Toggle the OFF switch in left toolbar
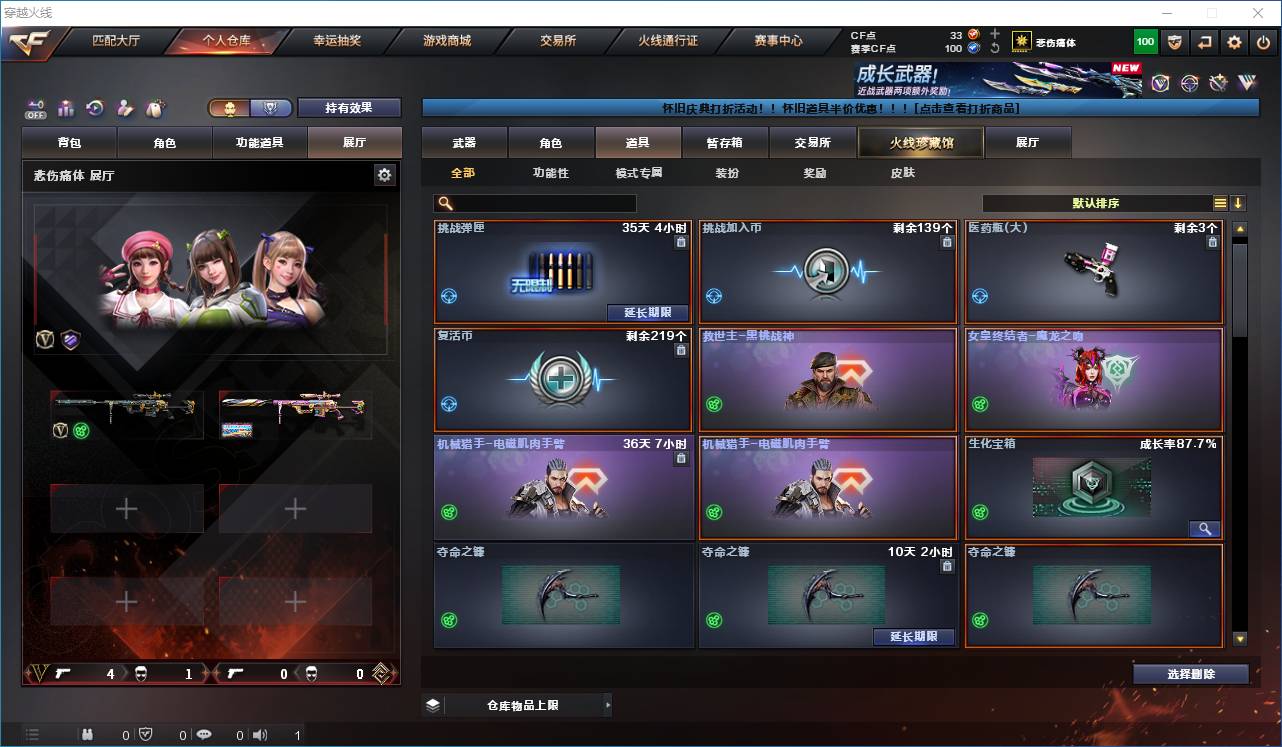Screen dimensions: 1282x747 [x=35, y=110]
